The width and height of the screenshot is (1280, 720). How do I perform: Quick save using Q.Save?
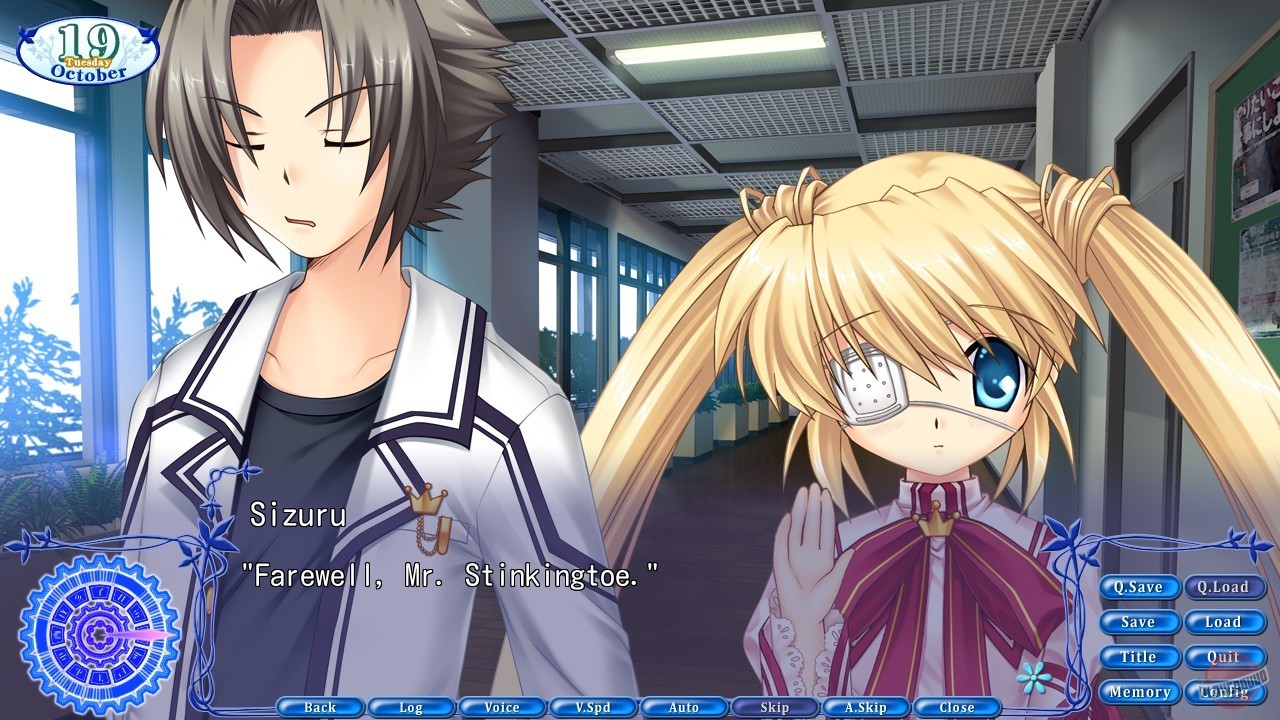pos(1139,587)
